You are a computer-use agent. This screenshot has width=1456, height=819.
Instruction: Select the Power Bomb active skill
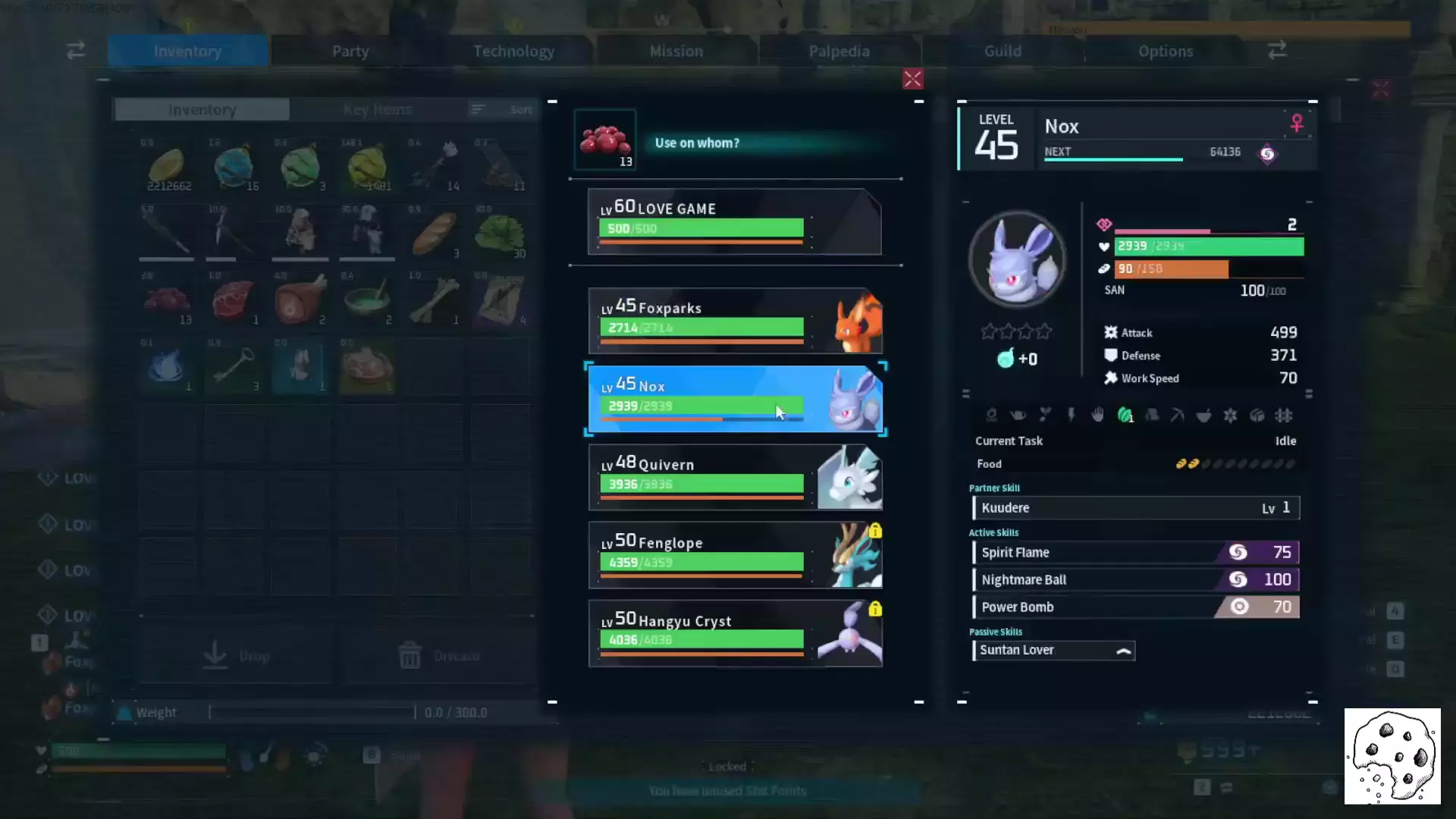click(1135, 607)
